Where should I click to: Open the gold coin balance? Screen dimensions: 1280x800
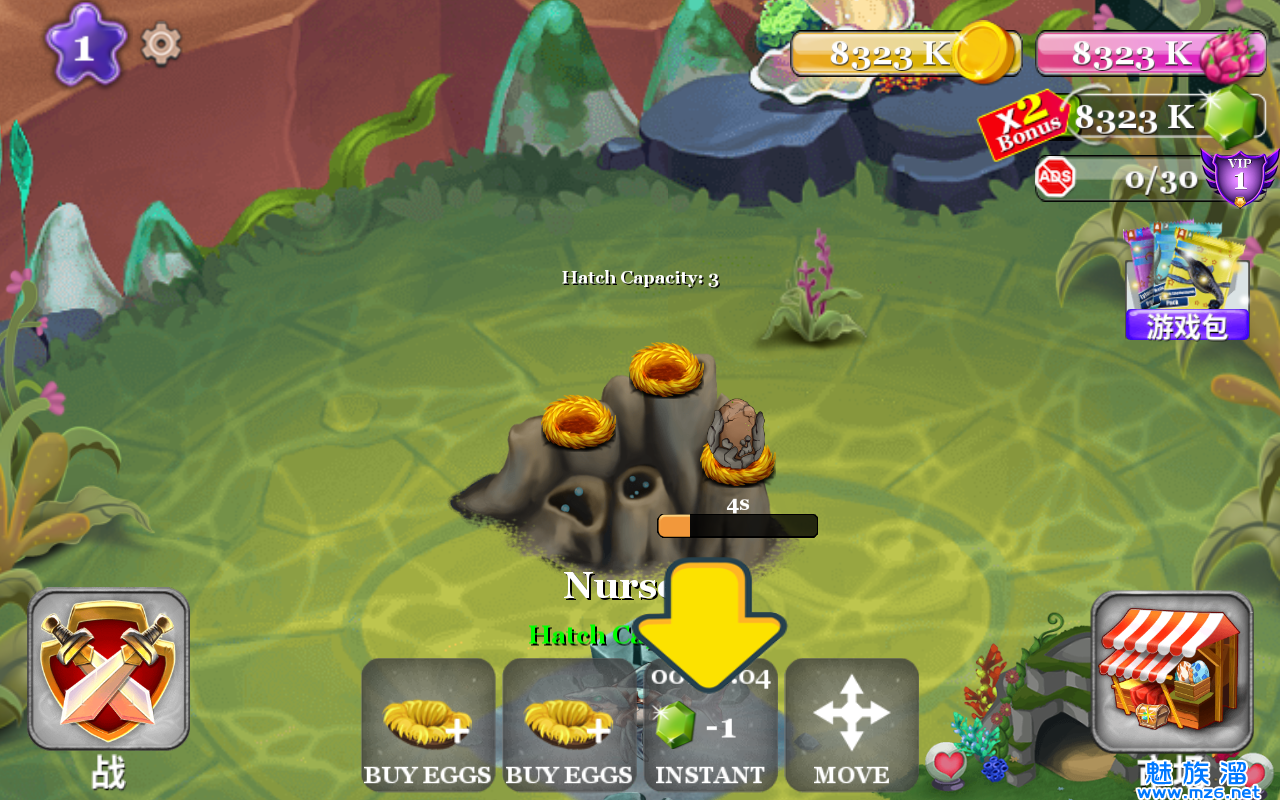click(905, 53)
